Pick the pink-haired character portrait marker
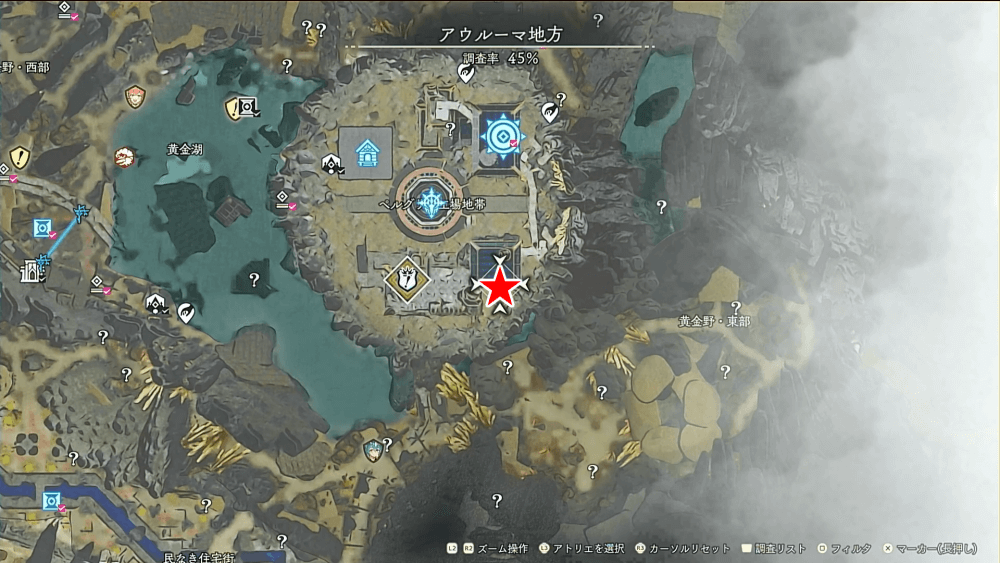 coord(135,97)
